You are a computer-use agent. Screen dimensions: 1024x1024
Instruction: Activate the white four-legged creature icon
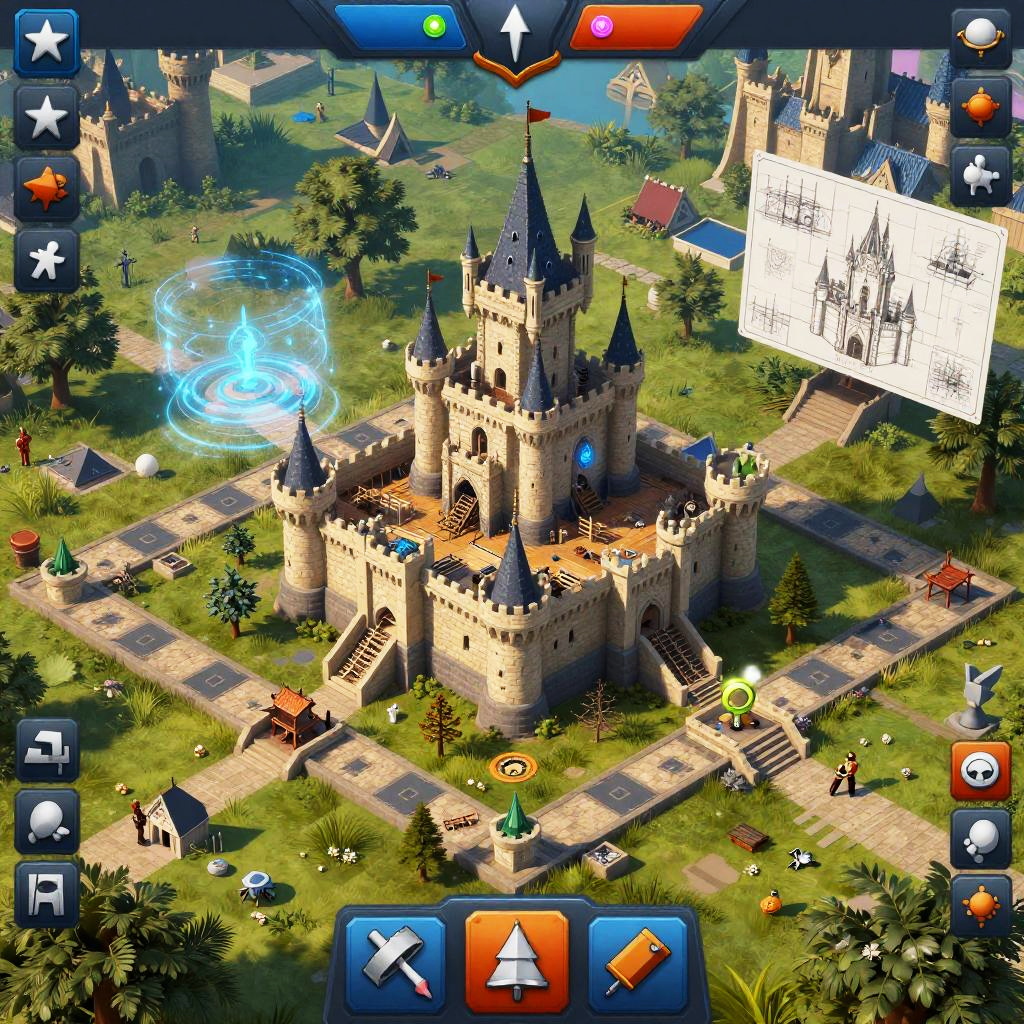point(980,177)
